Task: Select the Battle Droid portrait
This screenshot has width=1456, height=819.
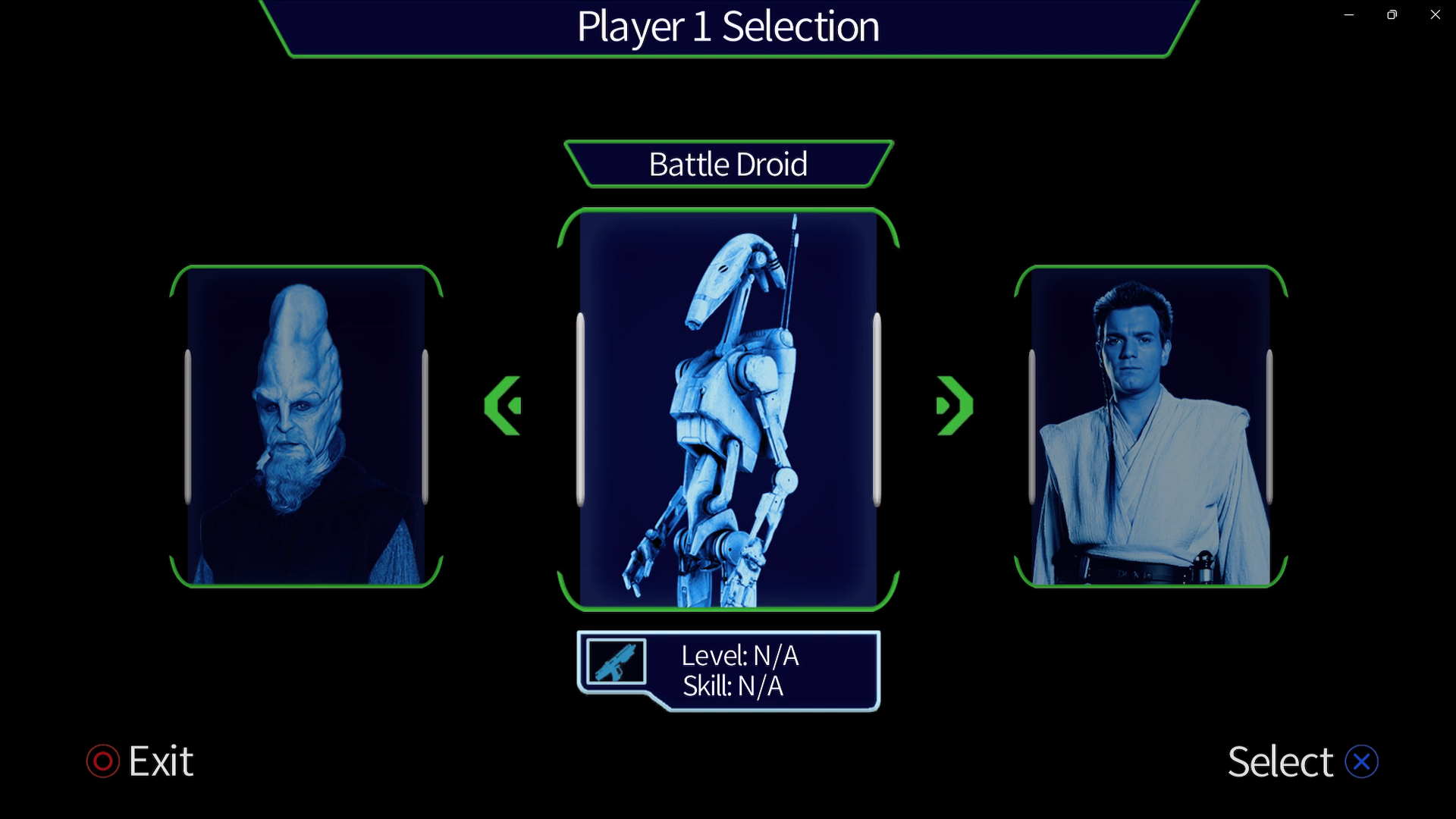Action: pyautogui.click(x=726, y=409)
